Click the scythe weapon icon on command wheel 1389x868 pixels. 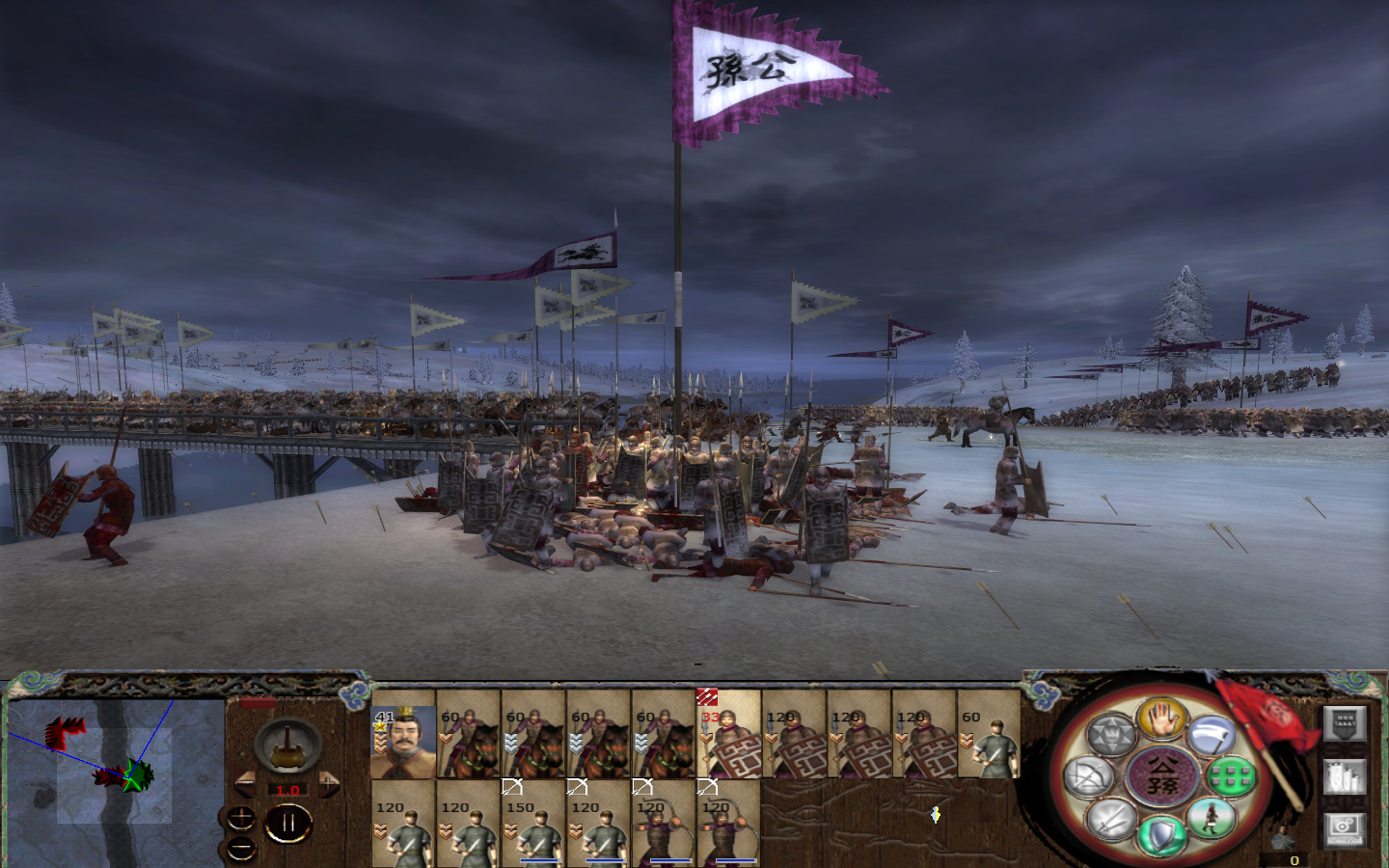(x=1212, y=735)
